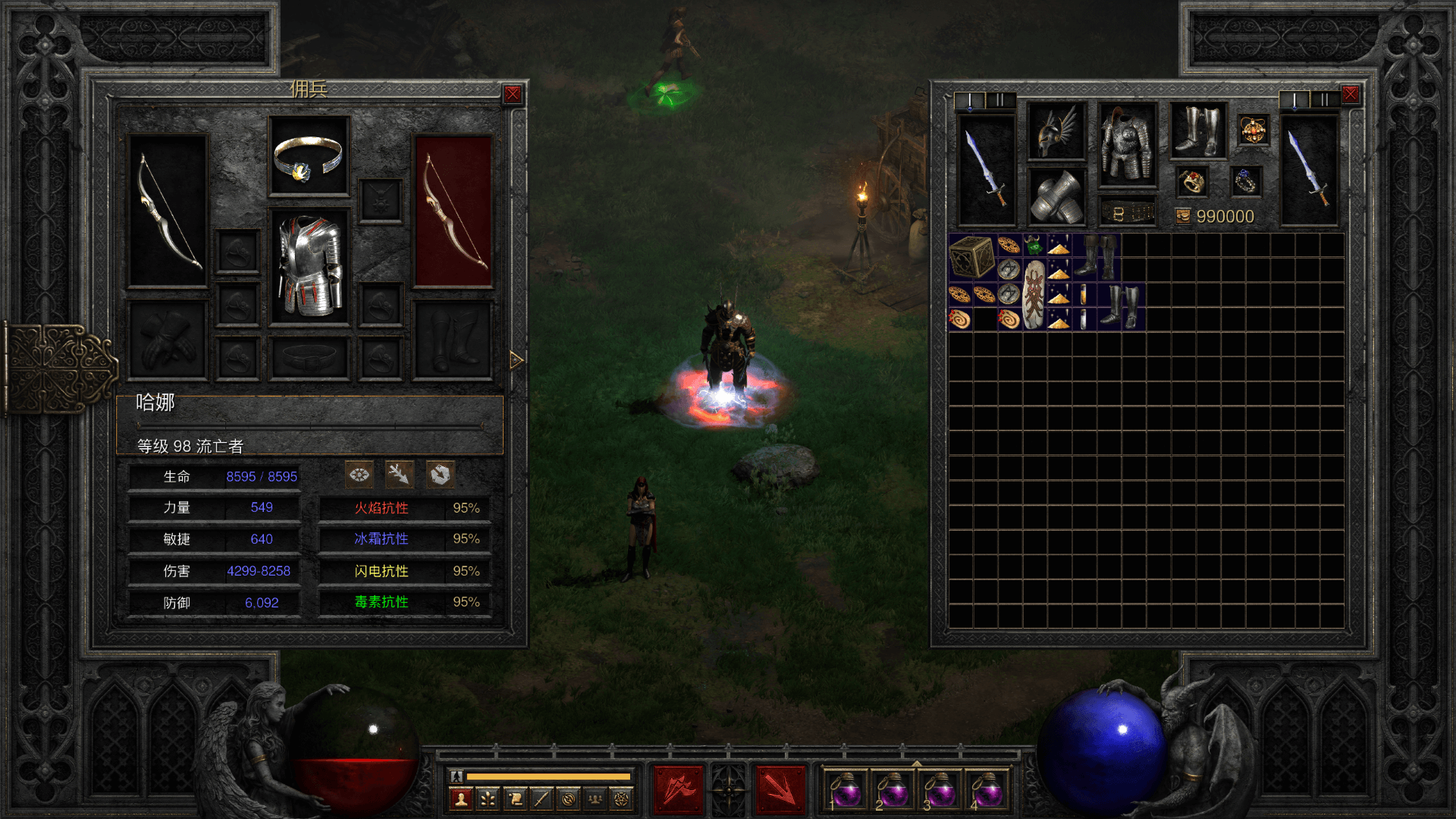Open the left-click attack skill selector
This screenshot has height=819, width=1456.
click(x=679, y=789)
